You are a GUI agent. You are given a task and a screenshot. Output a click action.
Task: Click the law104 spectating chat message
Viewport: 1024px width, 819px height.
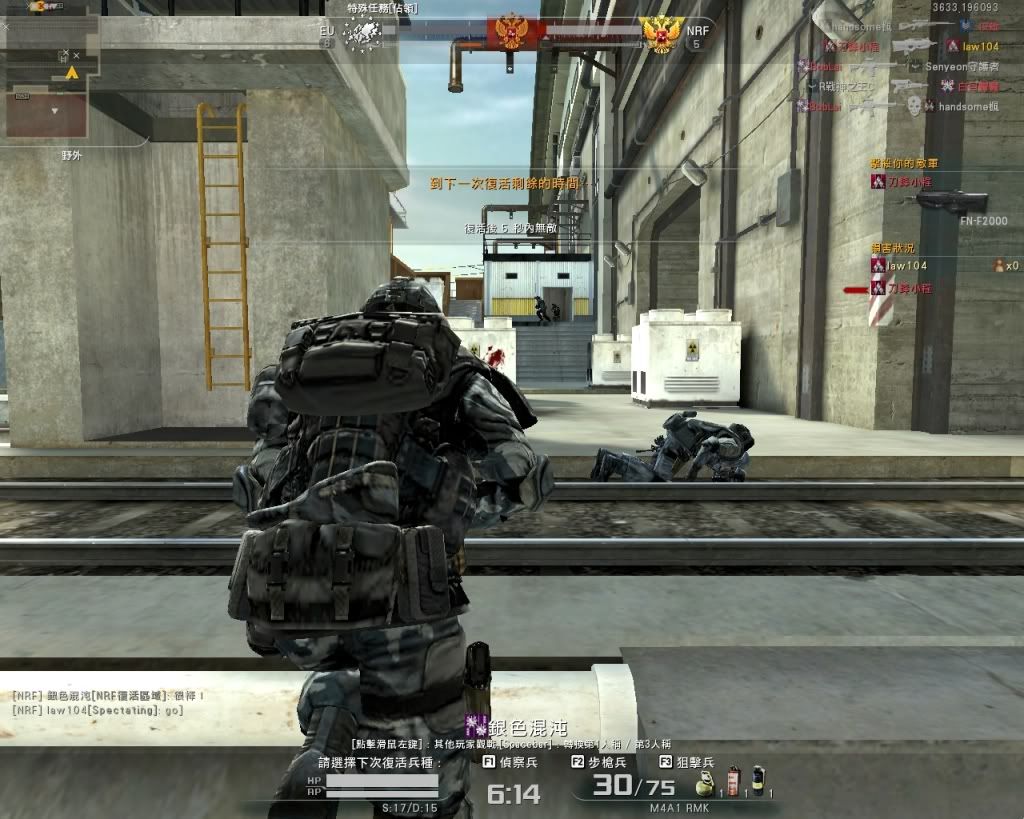pos(98,709)
